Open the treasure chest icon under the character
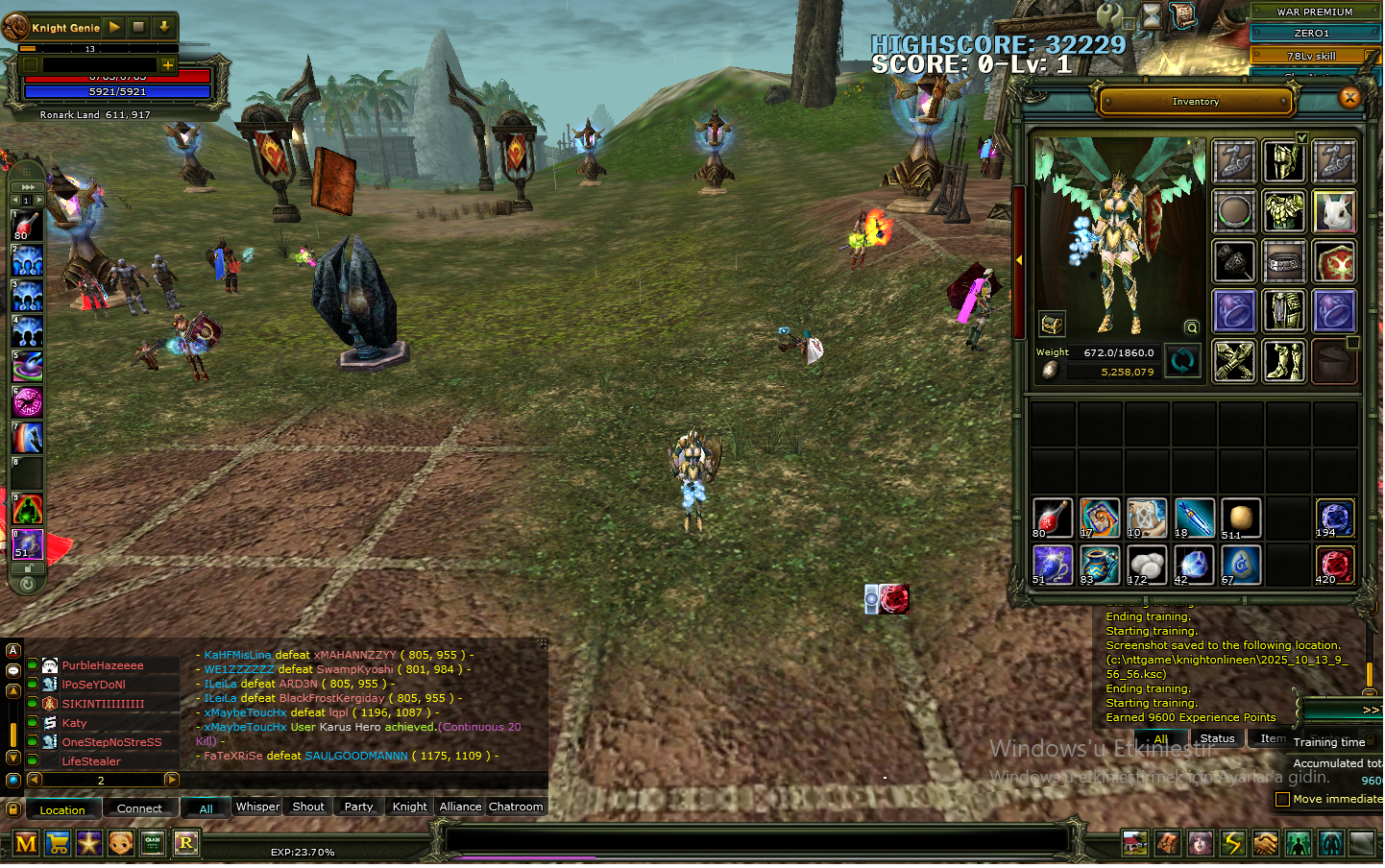The width and height of the screenshot is (1385, 868). click(1052, 325)
